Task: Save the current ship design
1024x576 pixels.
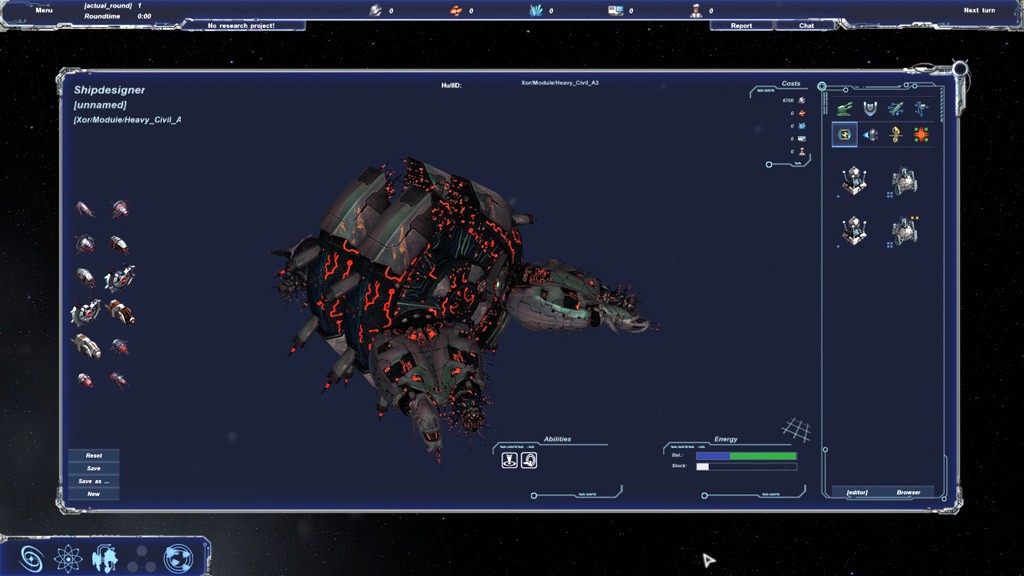Action: (x=93, y=468)
